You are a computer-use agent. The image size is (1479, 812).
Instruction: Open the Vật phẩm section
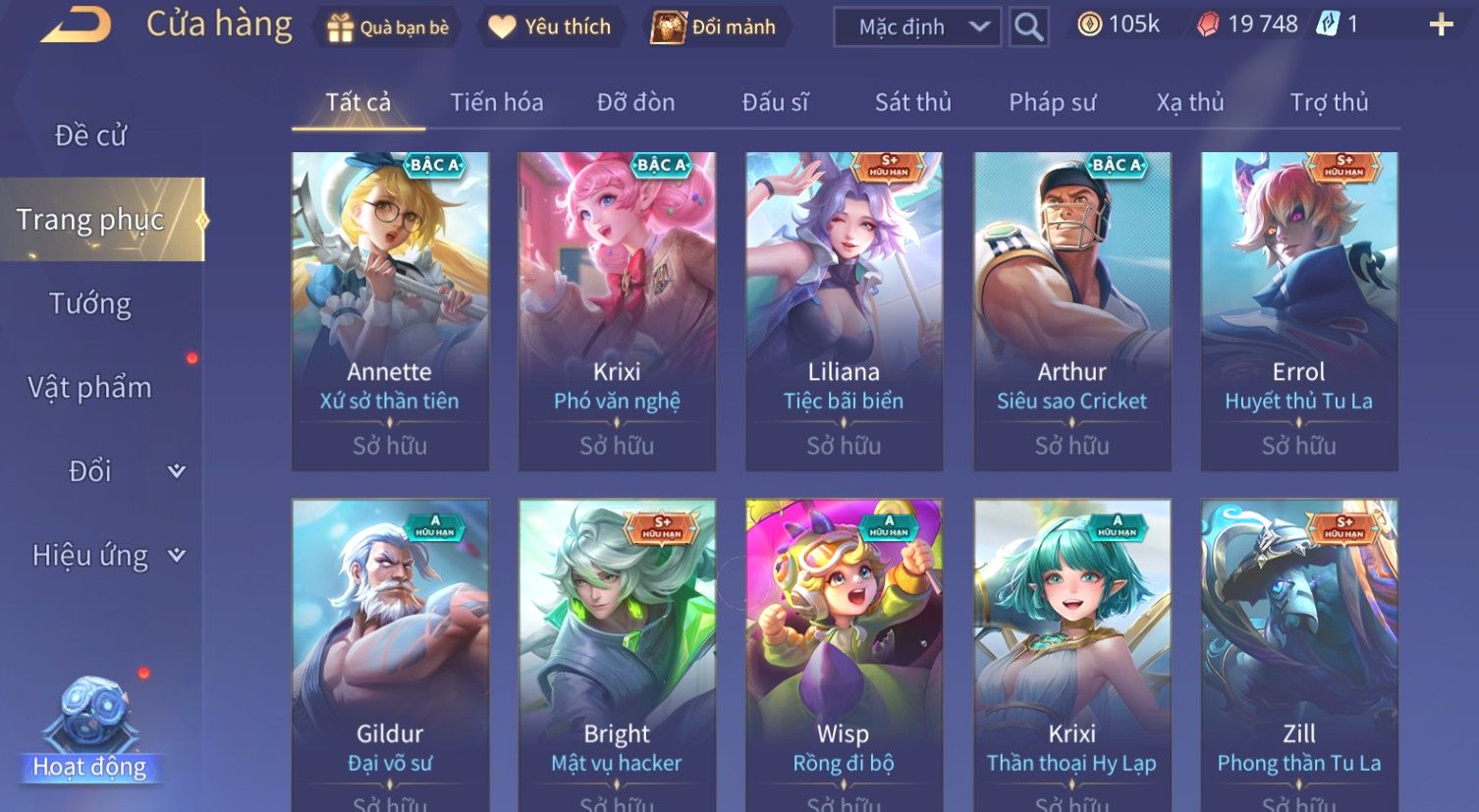click(90, 388)
